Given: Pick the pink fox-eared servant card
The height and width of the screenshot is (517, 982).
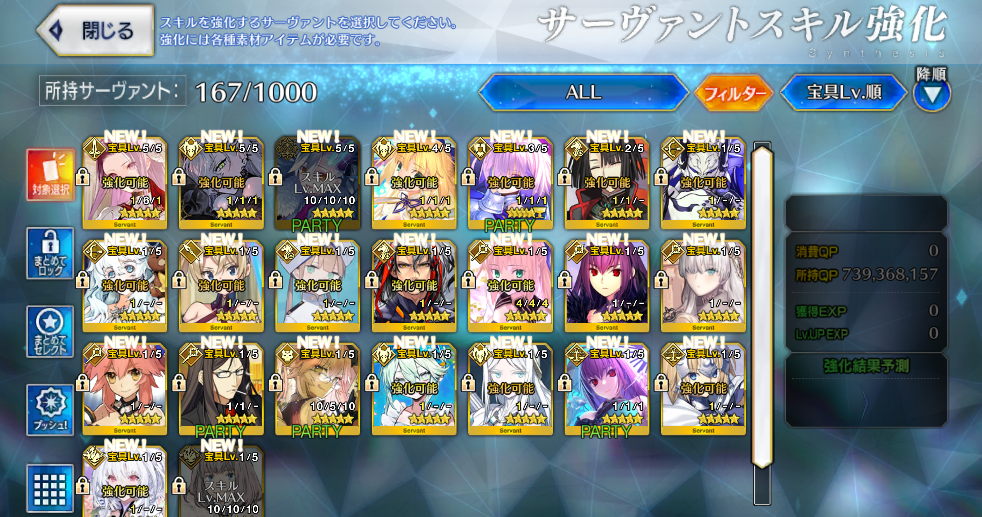Looking at the screenshot, I should pyautogui.click(x=124, y=387).
